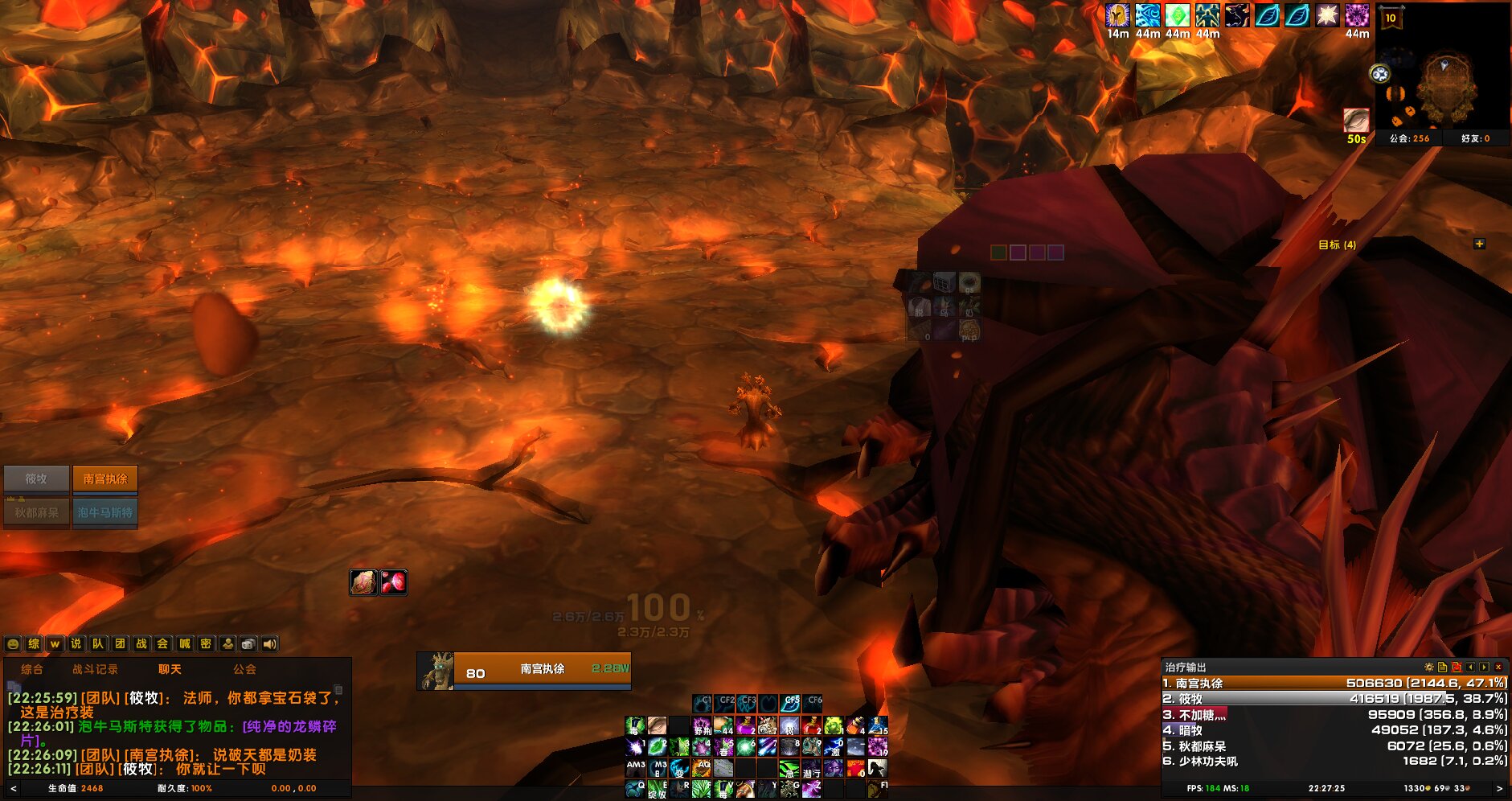Image resolution: width=1512 pixels, height=801 pixels.
Task: Collapse the info bar with the < arrow bottom-left
Action: tap(12, 787)
